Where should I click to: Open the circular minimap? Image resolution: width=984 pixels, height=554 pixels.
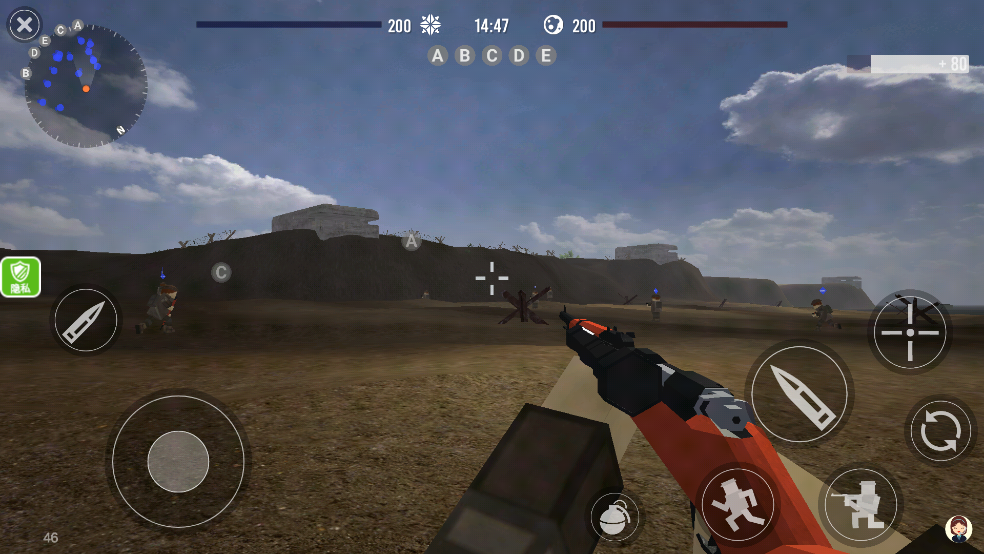[x=85, y=87]
